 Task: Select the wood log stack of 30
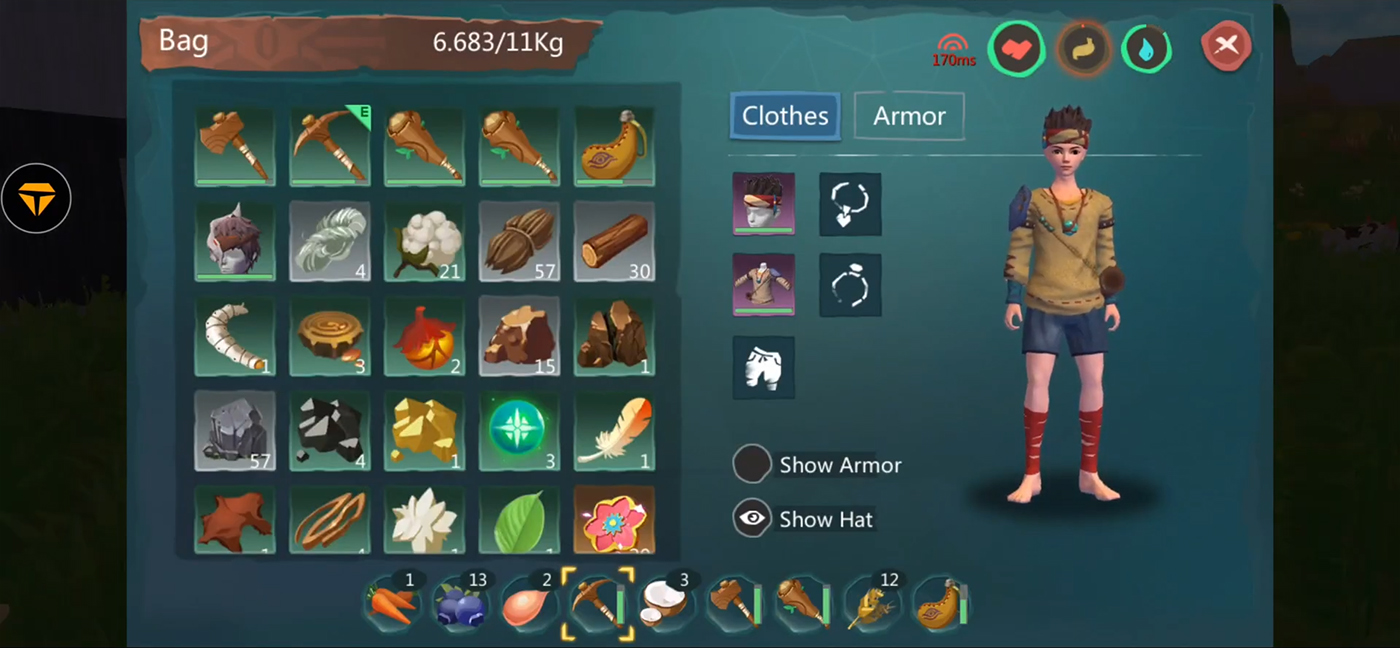(614, 241)
